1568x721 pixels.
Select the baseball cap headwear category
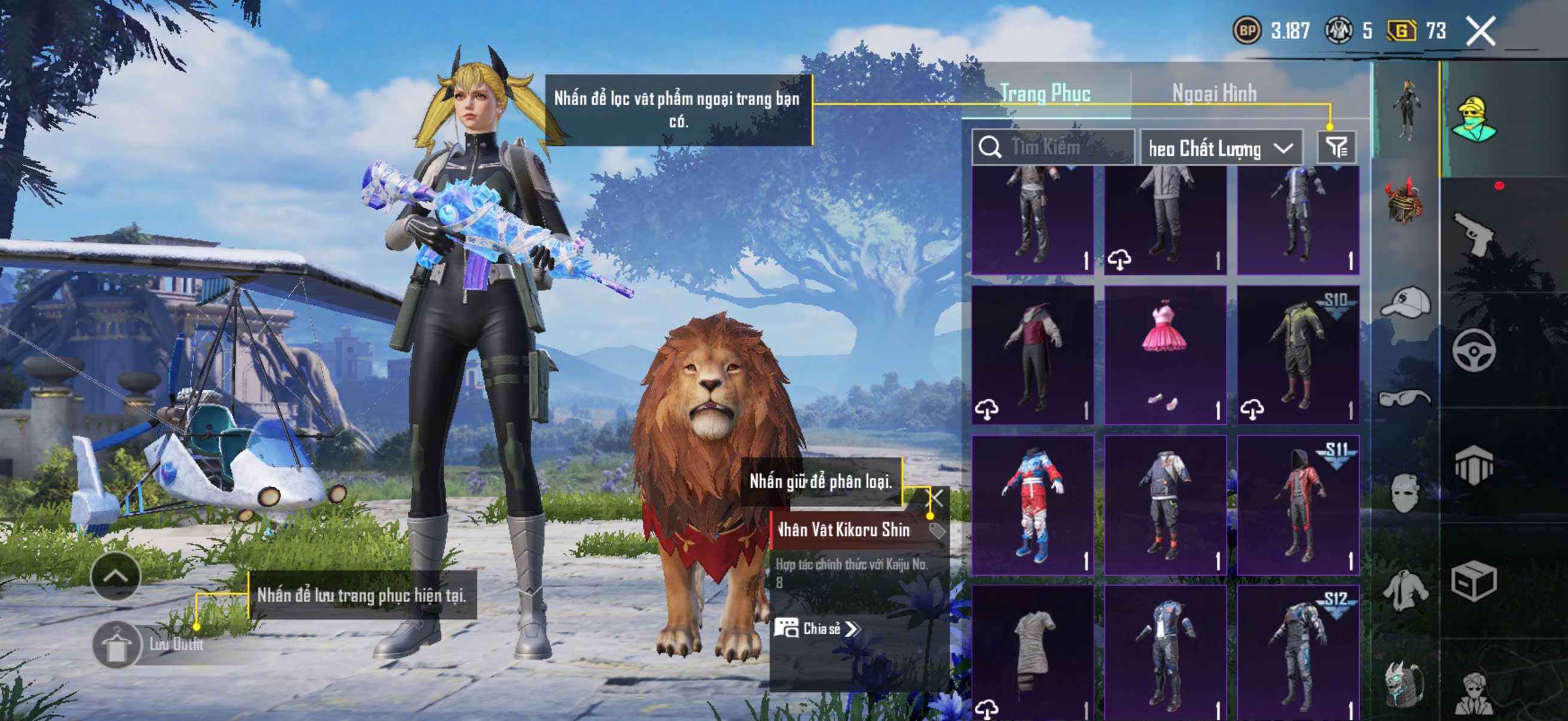1405,302
